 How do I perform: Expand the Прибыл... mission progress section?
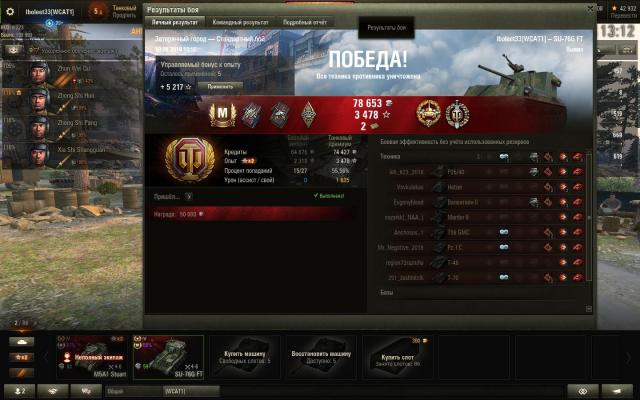click(187, 197)
